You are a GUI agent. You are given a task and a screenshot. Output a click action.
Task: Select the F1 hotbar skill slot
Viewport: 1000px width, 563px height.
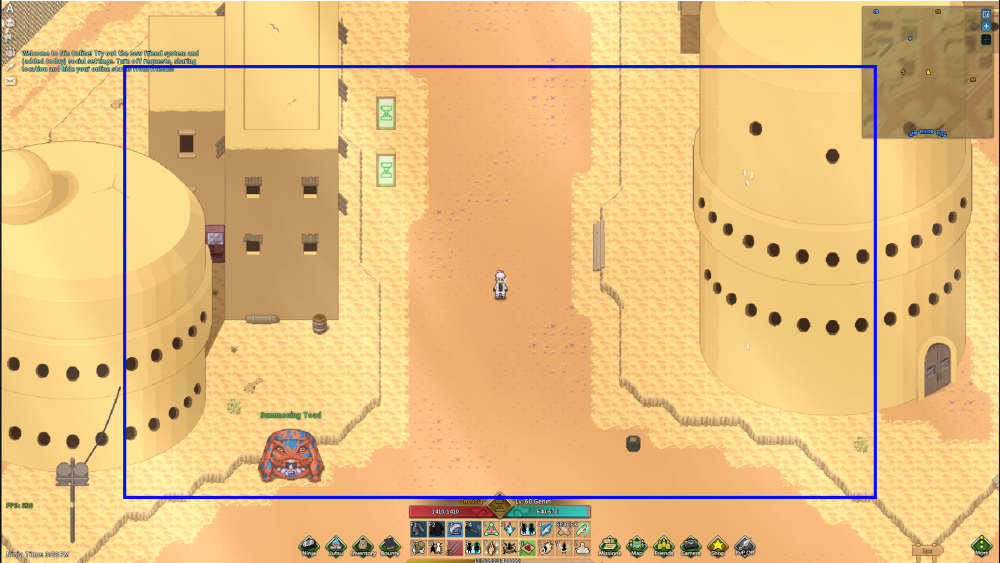pos(417,528)
